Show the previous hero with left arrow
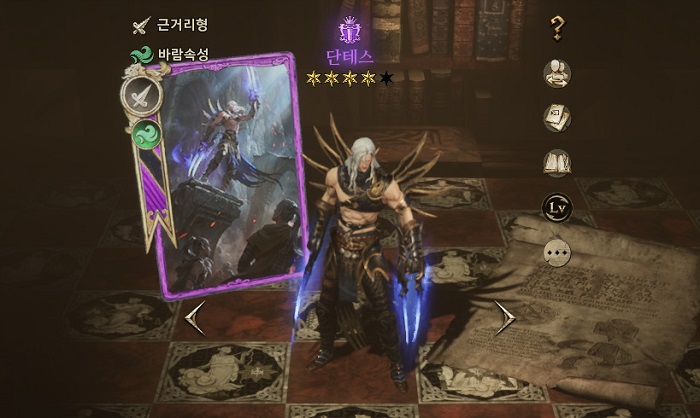 point(195,318)
